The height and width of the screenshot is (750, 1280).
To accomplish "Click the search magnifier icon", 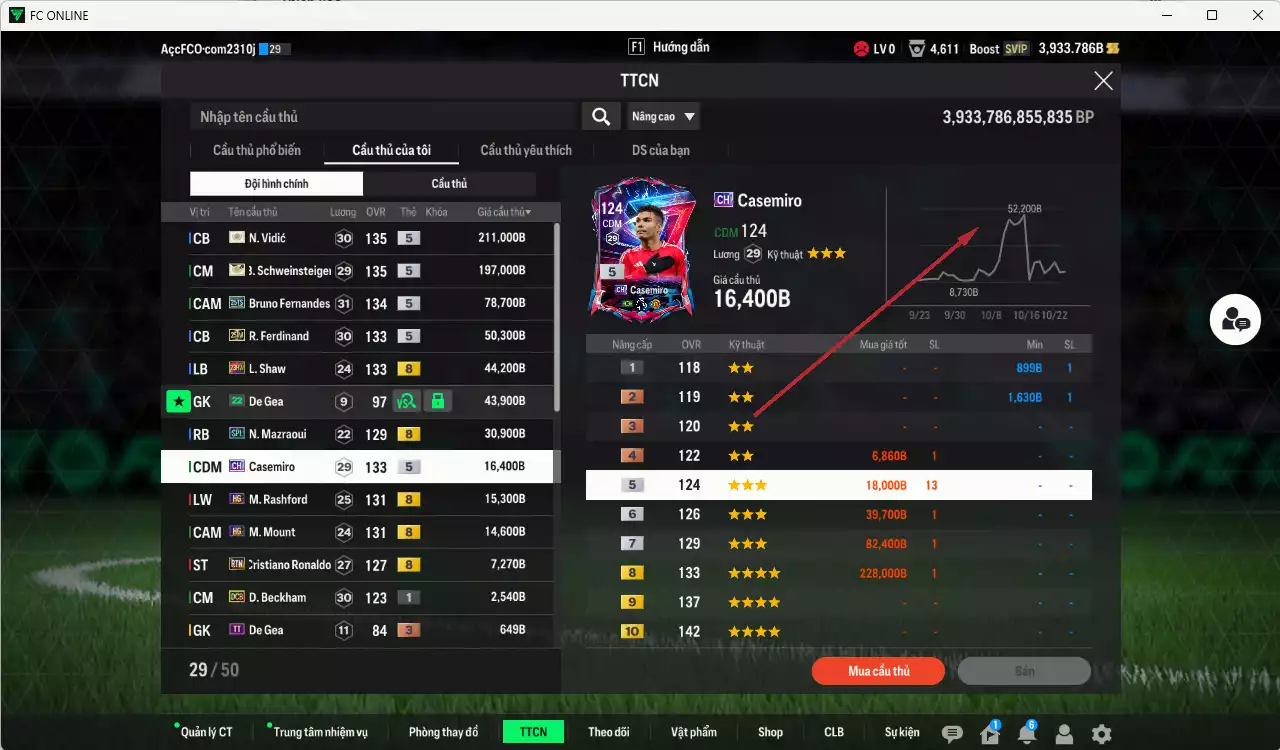I will click(x=600, y=116).
